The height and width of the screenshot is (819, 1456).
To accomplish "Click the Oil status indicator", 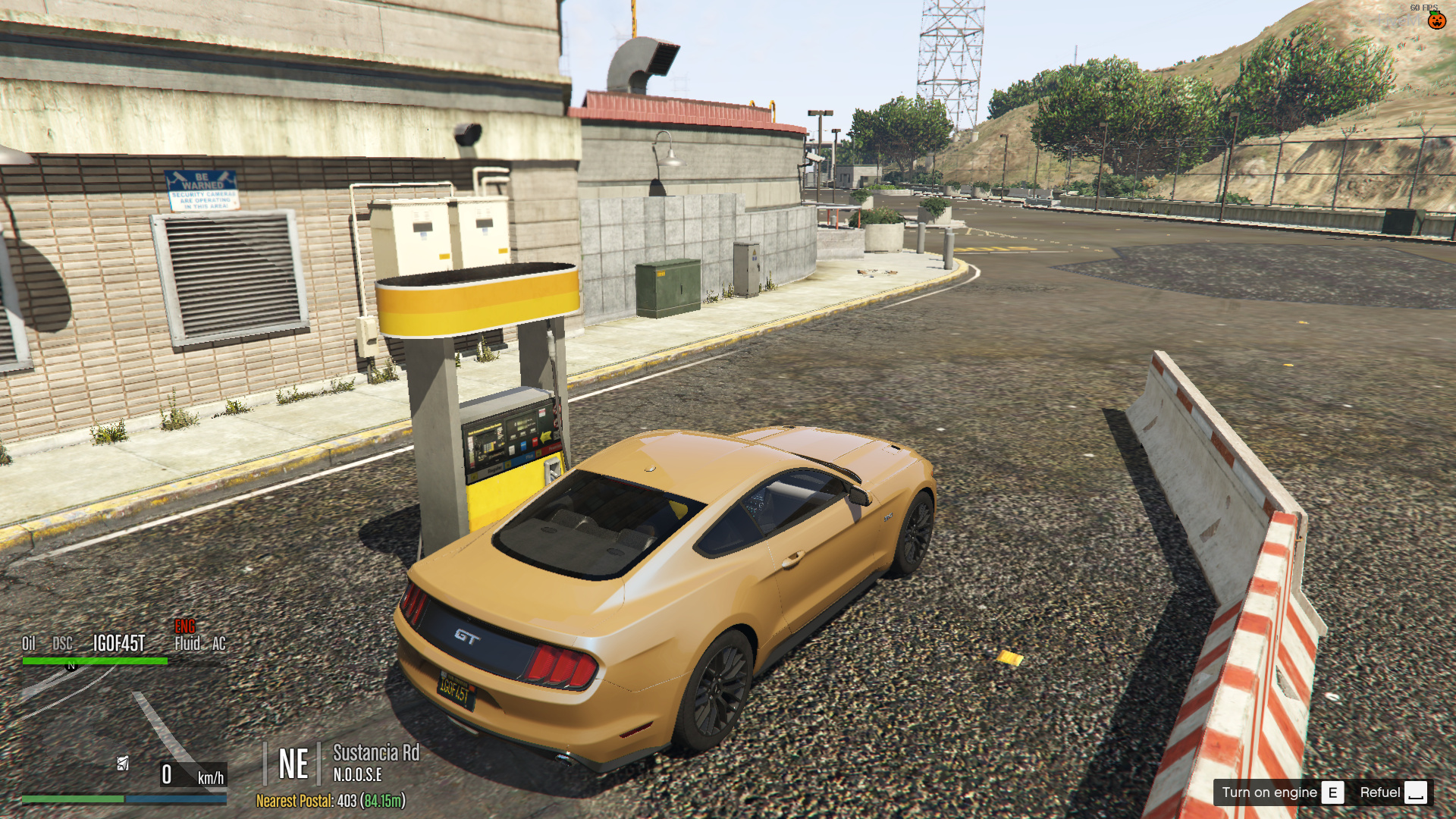I will click(x=28, y=644).
